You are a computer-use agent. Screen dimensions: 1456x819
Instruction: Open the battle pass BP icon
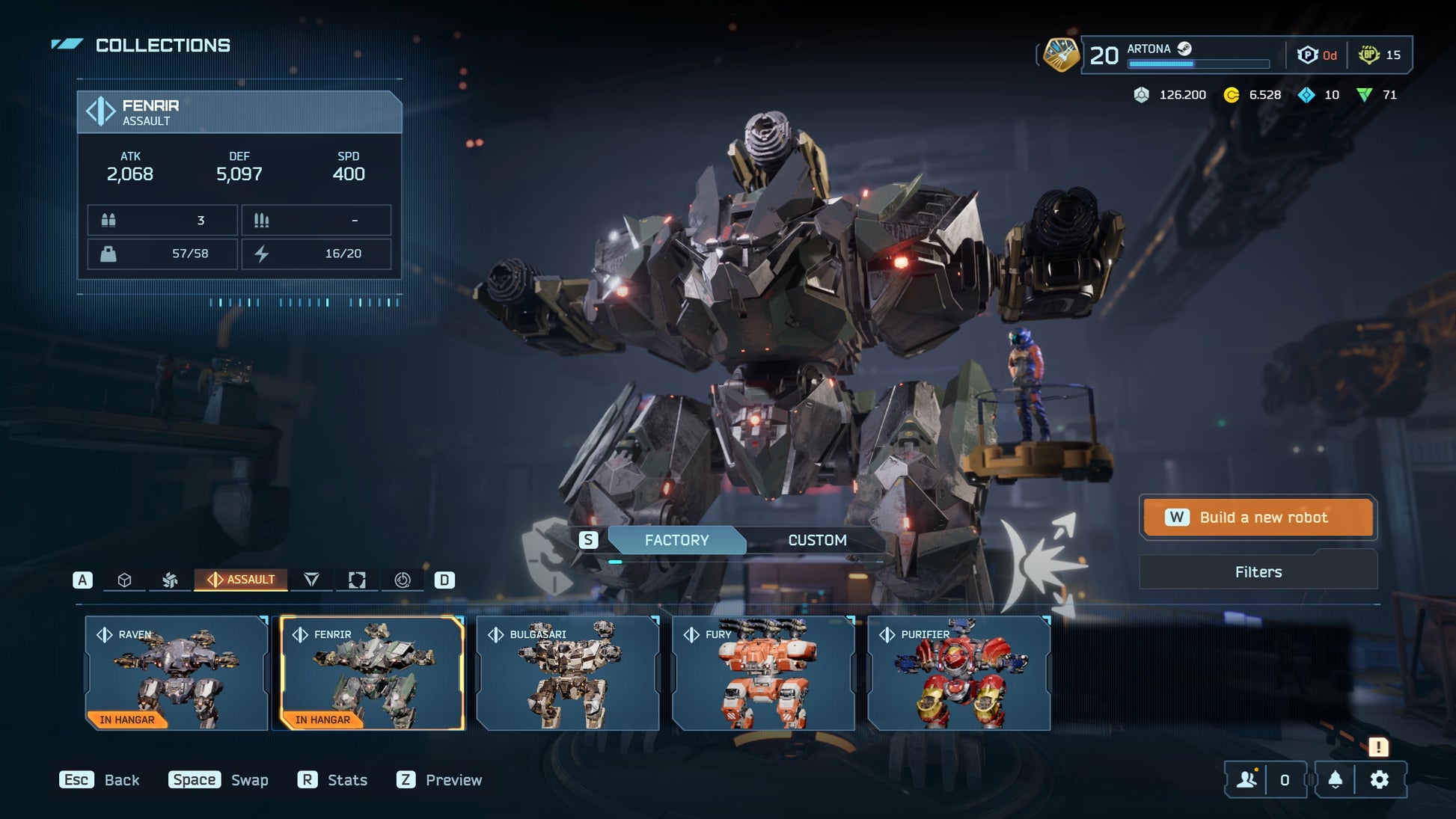pos(1368,55)
